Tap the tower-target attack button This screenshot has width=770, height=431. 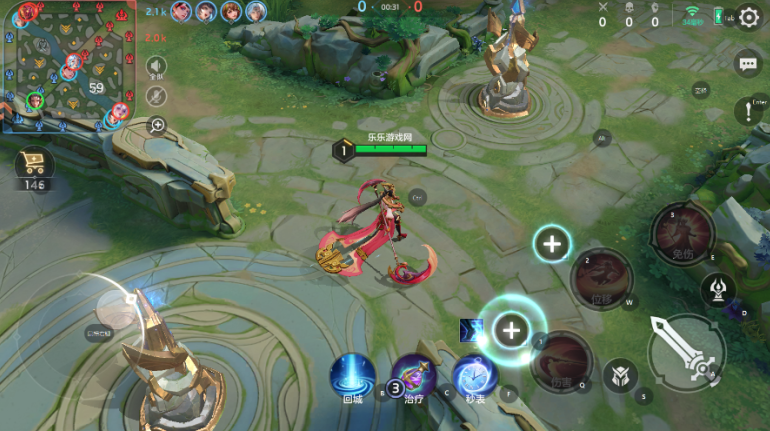click(x=718, y=290)
